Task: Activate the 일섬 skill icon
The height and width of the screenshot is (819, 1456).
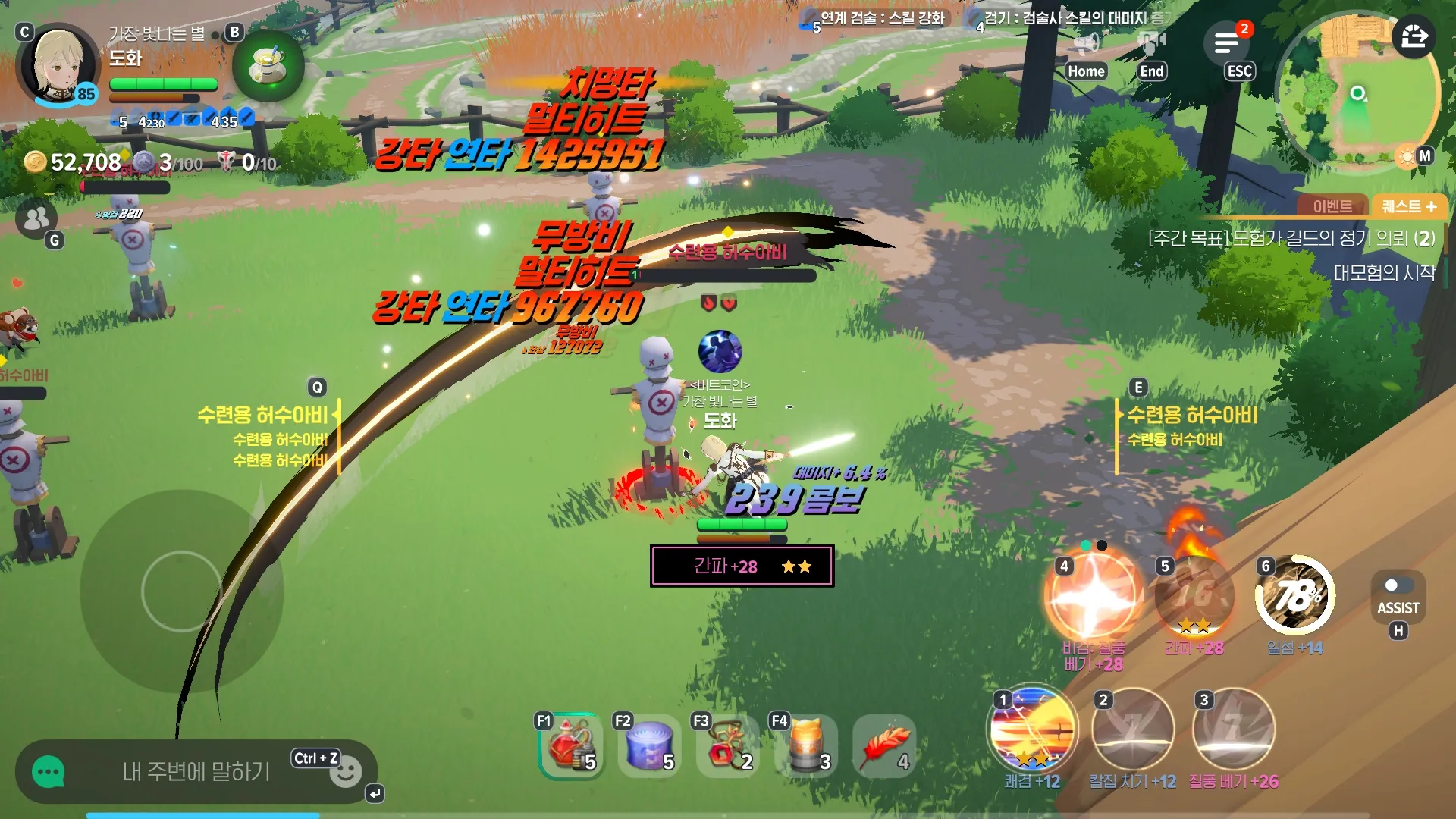Action: 1294,596
